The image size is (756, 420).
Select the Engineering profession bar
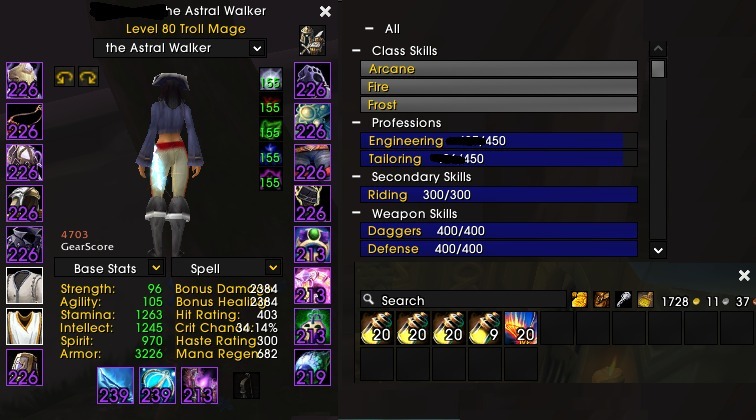point(498,141)
